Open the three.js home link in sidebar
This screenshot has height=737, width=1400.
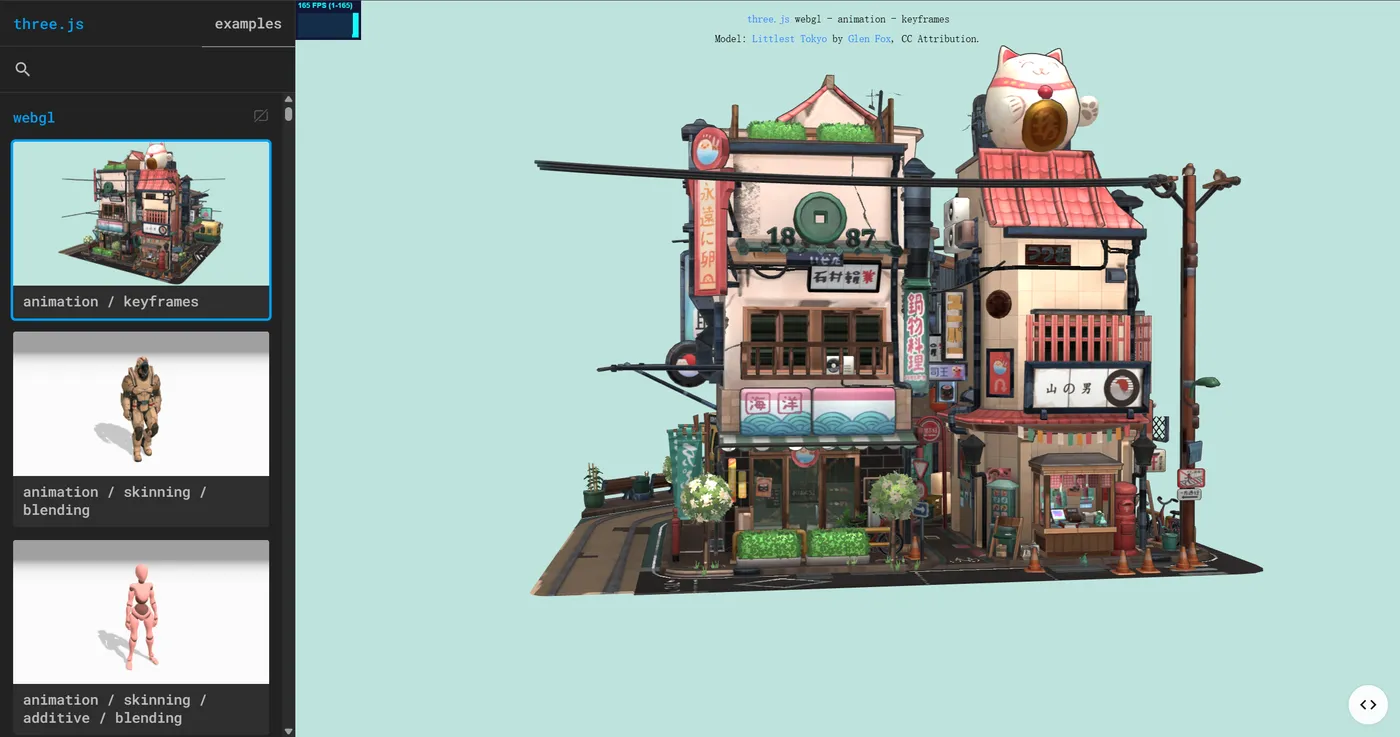pyautogui.click(x=48, y=24)
